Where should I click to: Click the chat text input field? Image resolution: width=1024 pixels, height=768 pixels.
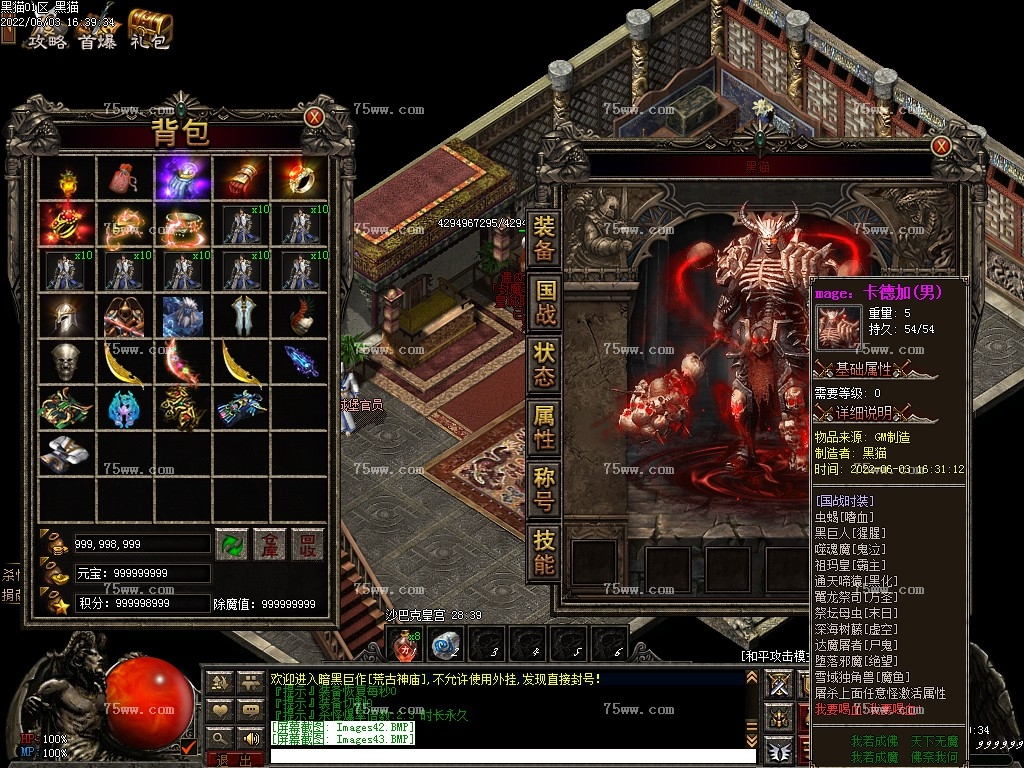coord(512,755)
